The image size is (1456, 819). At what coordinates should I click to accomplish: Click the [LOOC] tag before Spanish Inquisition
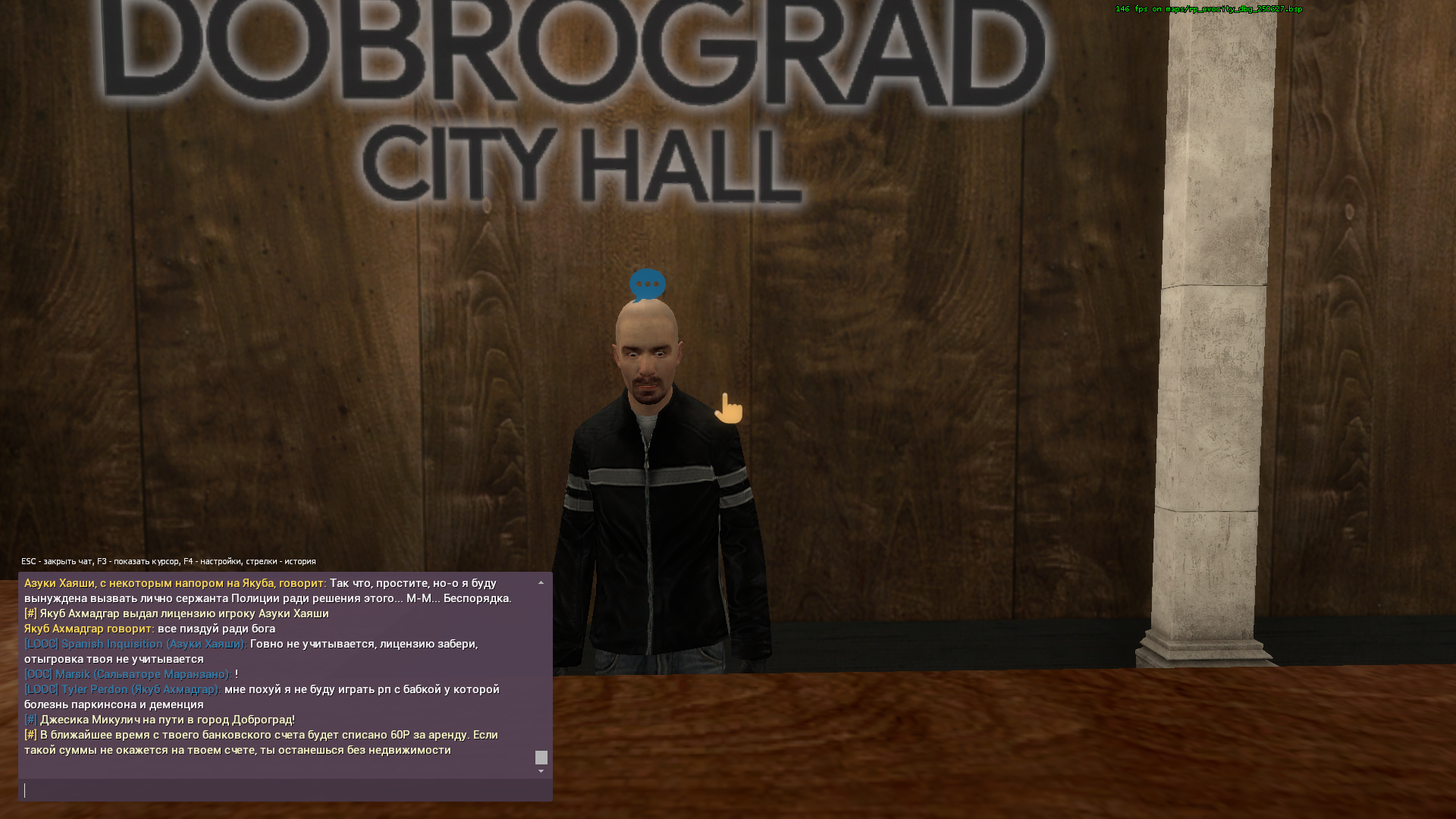40,643
